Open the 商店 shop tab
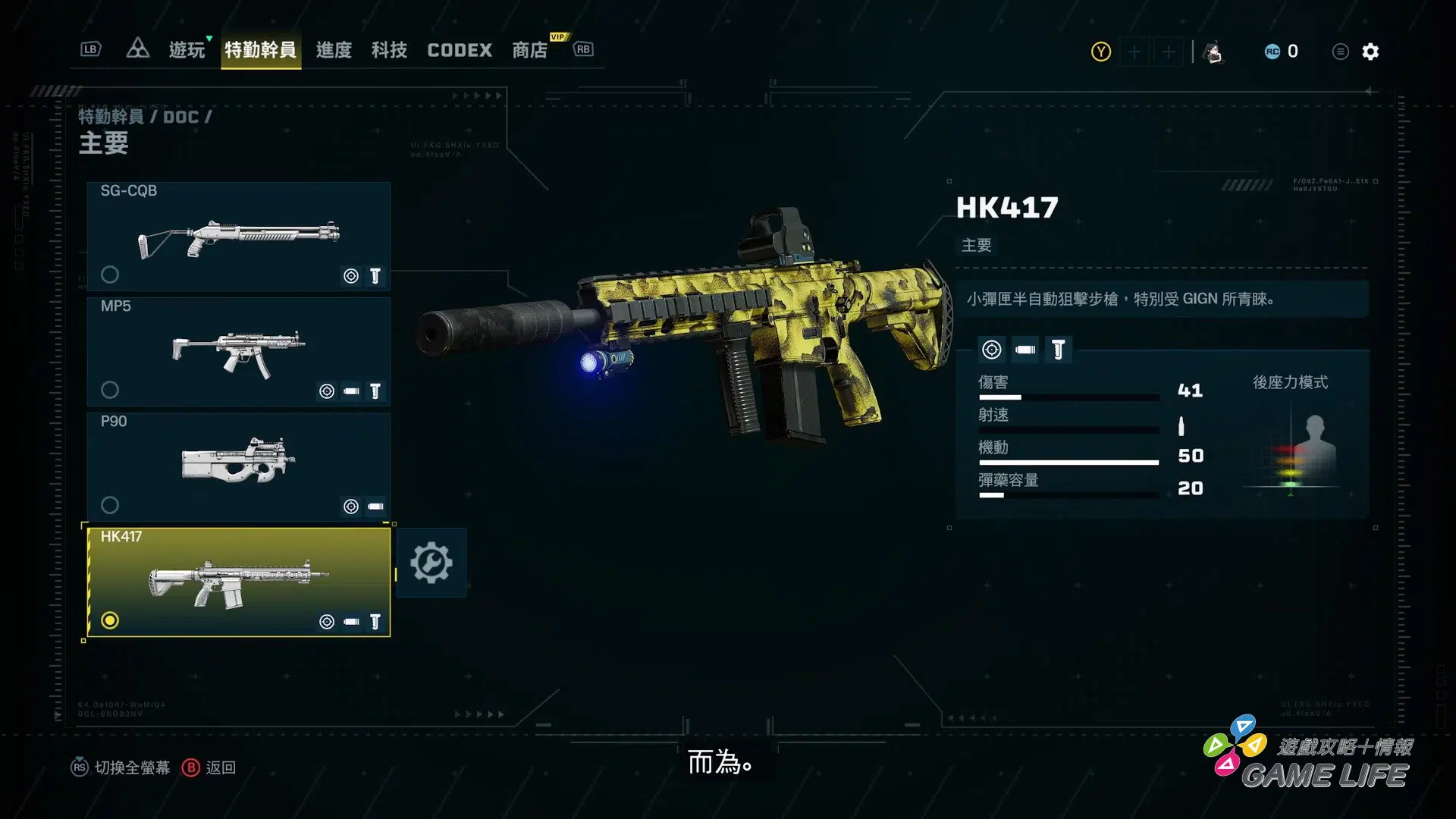The width and height of the screenshot is (1456, 819). coord(529,50)
